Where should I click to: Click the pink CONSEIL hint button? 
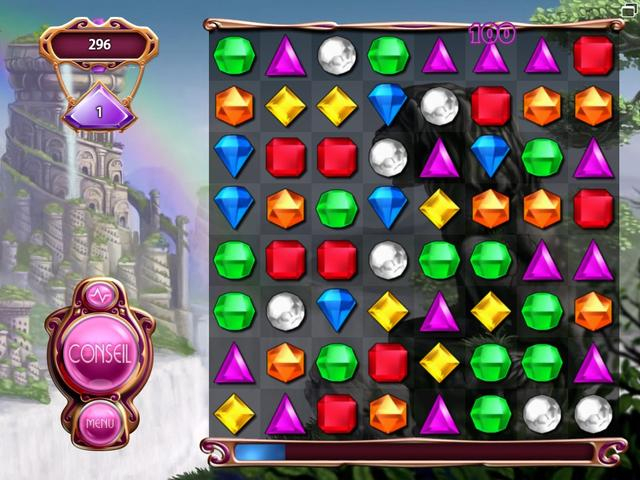point(101,353)
